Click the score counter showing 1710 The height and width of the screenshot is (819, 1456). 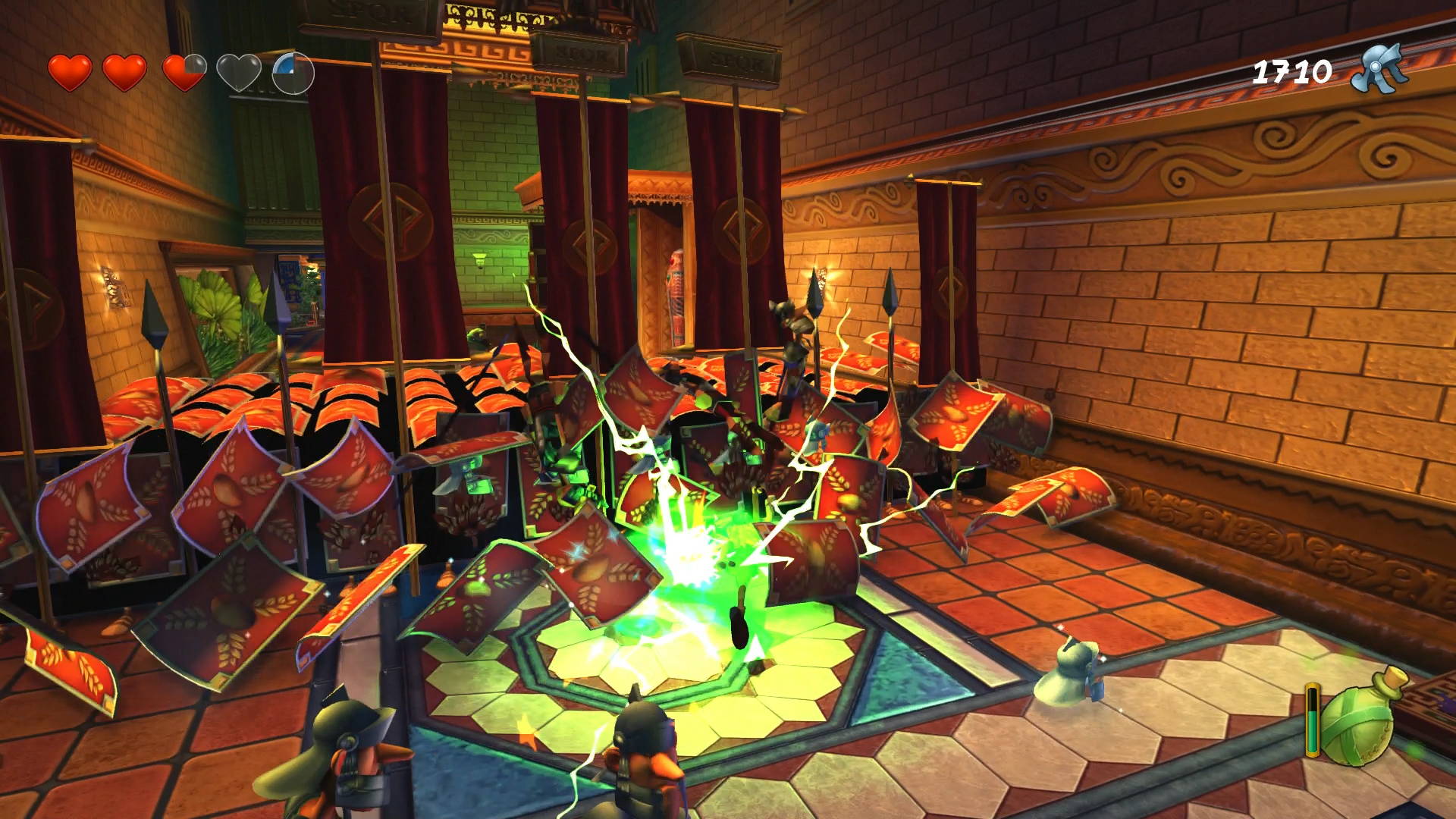1293,70
